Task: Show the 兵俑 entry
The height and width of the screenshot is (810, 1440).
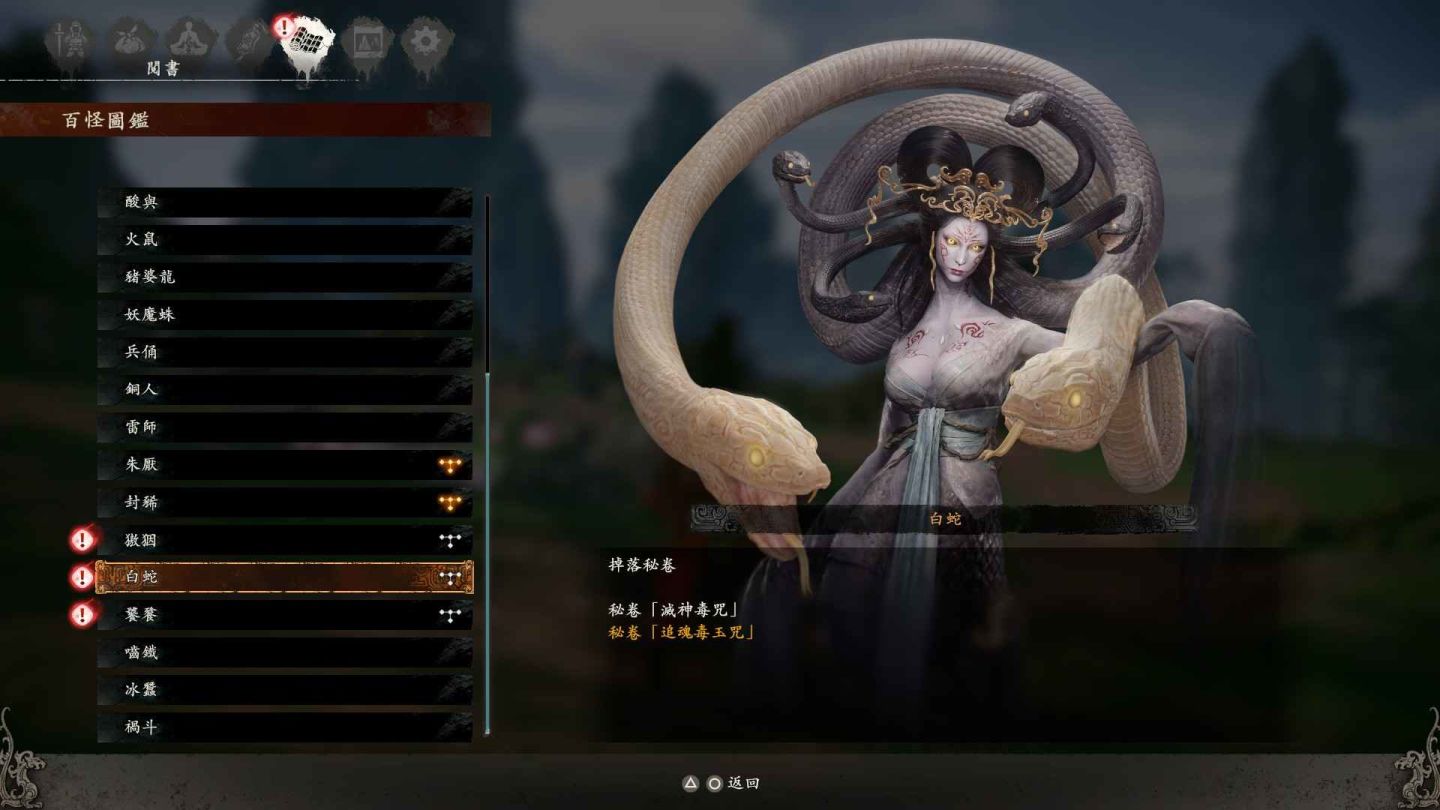Action: pyautogui.click(x=285, y=352)
